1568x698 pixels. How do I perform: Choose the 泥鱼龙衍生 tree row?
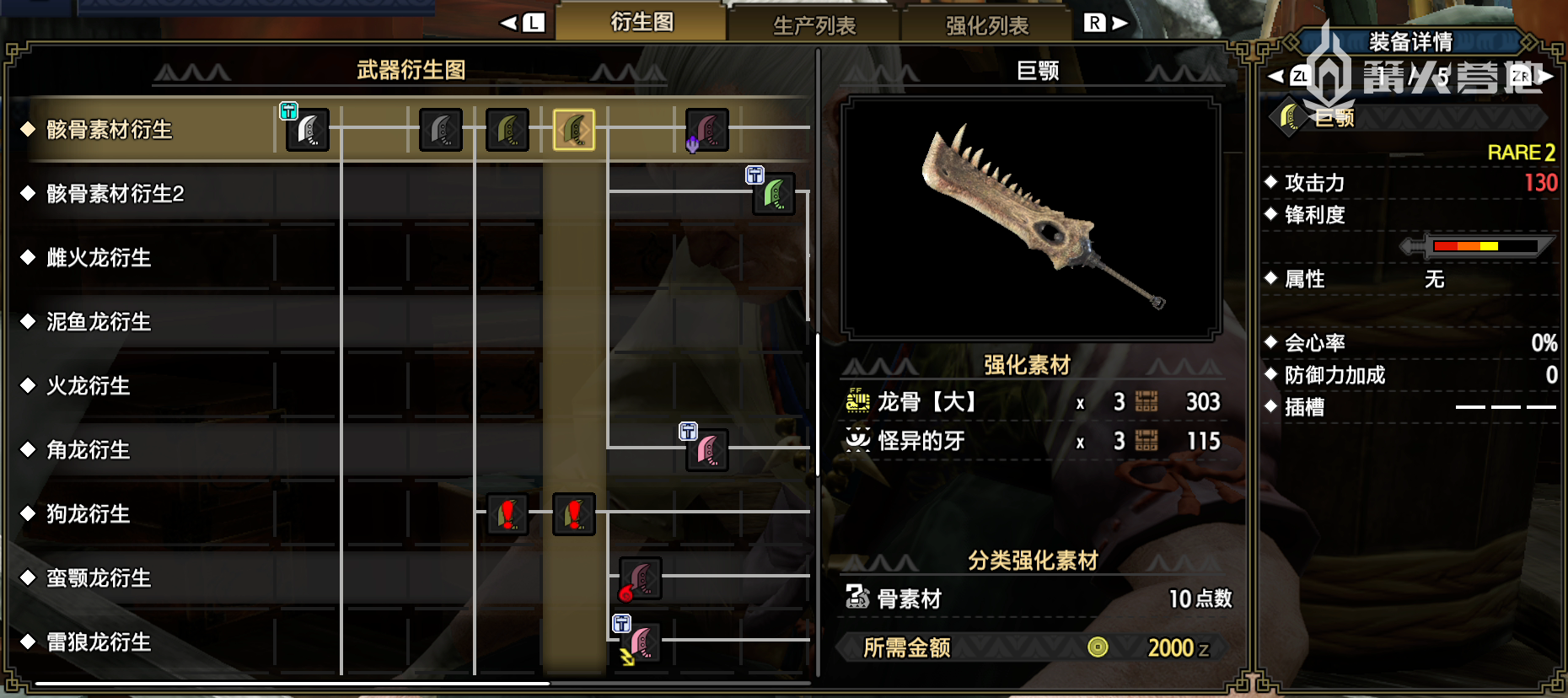click(x=99, y=322)
